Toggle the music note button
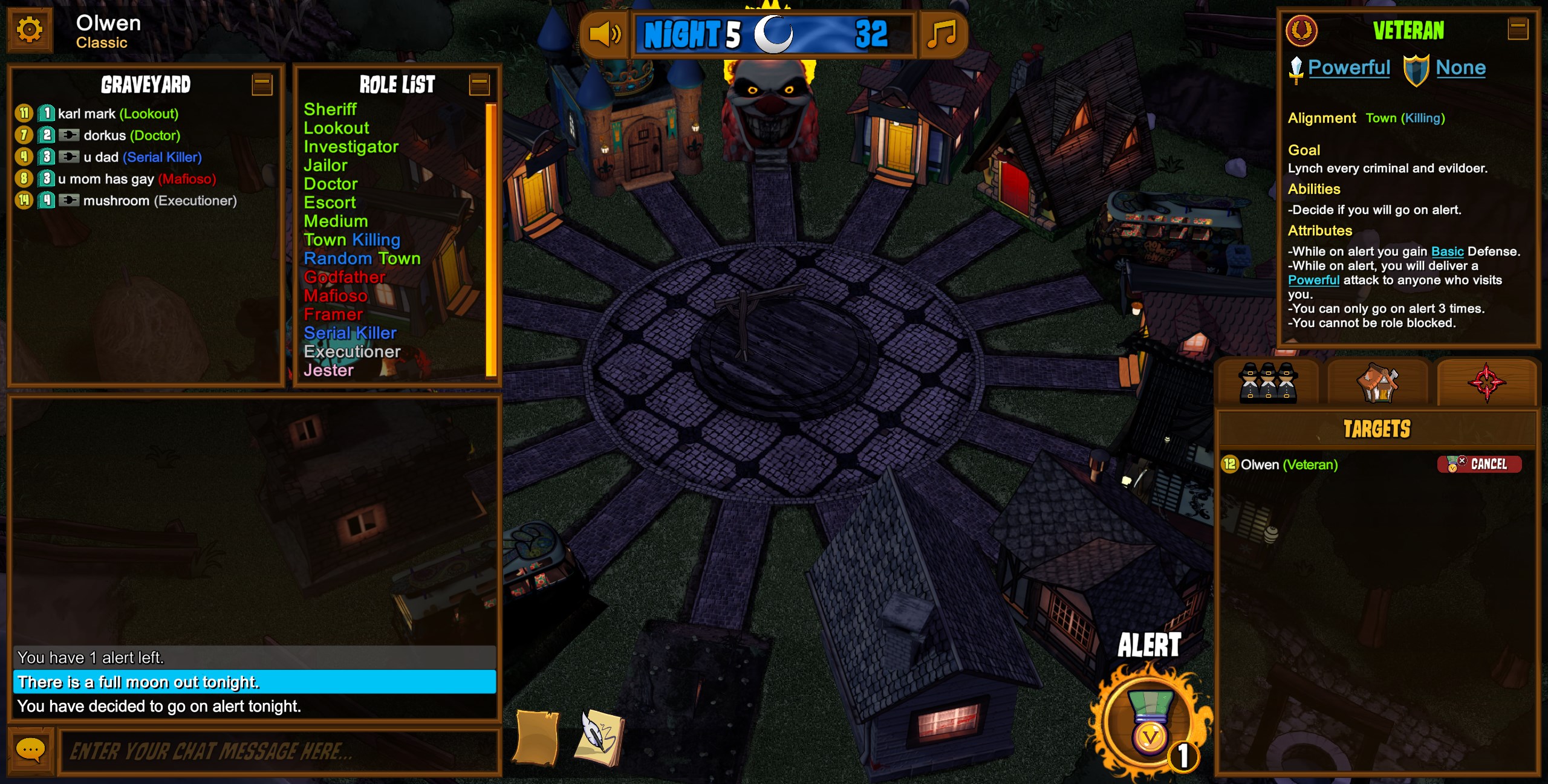The width and height of the screenshot is (1548, 784). 941,34
